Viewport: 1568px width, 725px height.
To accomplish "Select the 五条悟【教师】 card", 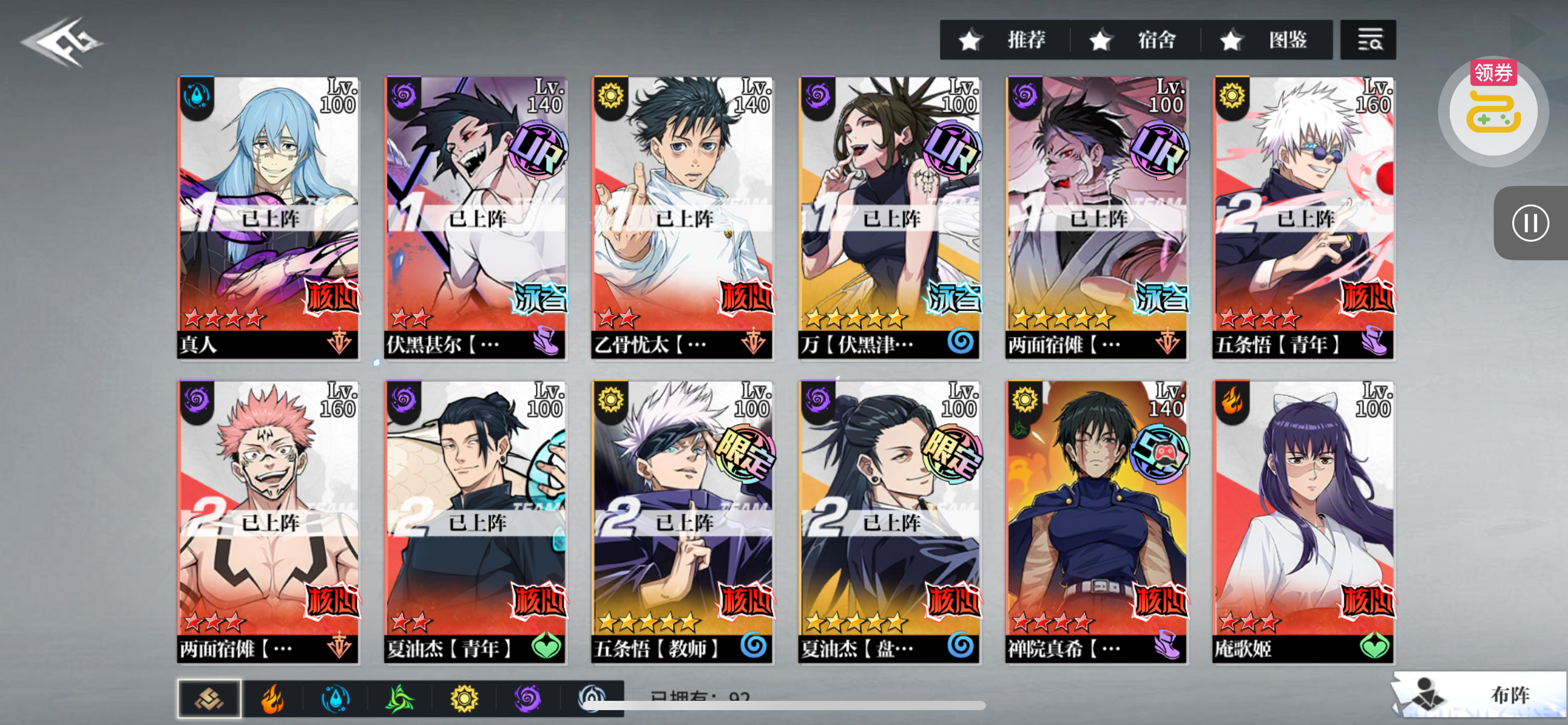I will pyautogui.click(x=682, y=522).
